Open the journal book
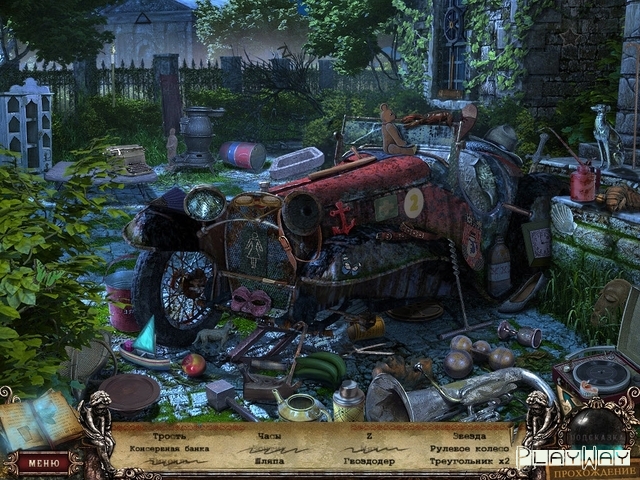 [x=40, y=420]
